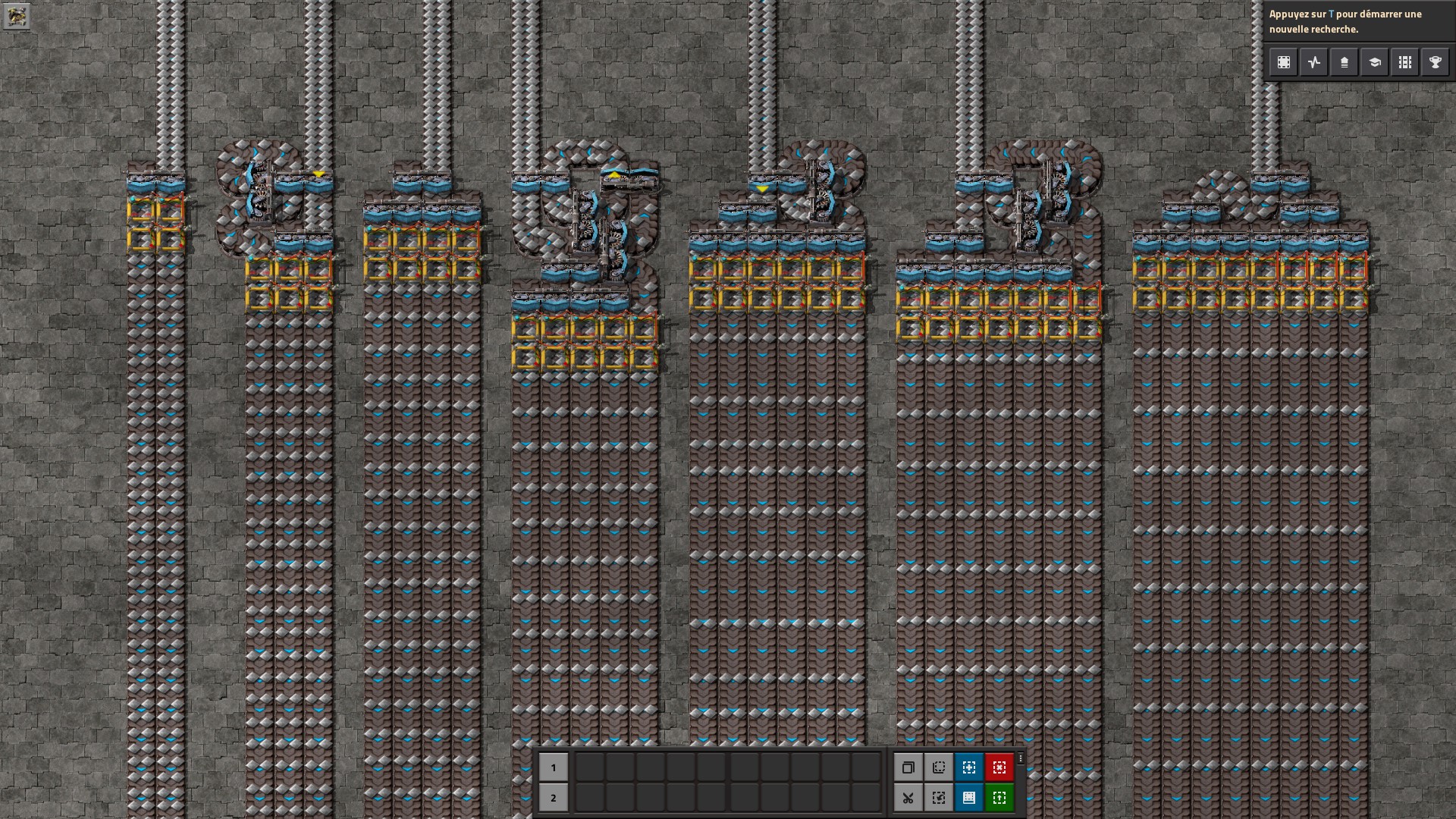Click the character icon button top-left
This screenshot has width=1456, height=819.
coord(16,16)
